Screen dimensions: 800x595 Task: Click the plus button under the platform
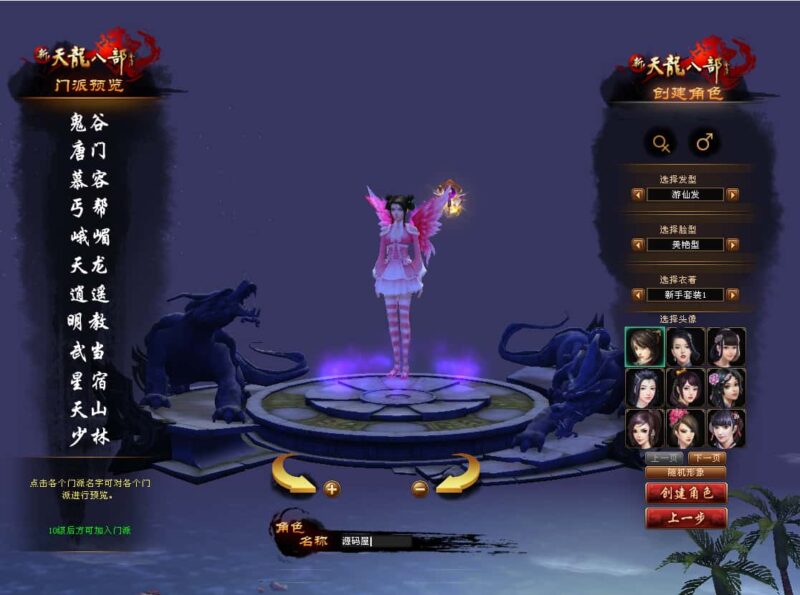pyautogui.click(x=331, y=488)
